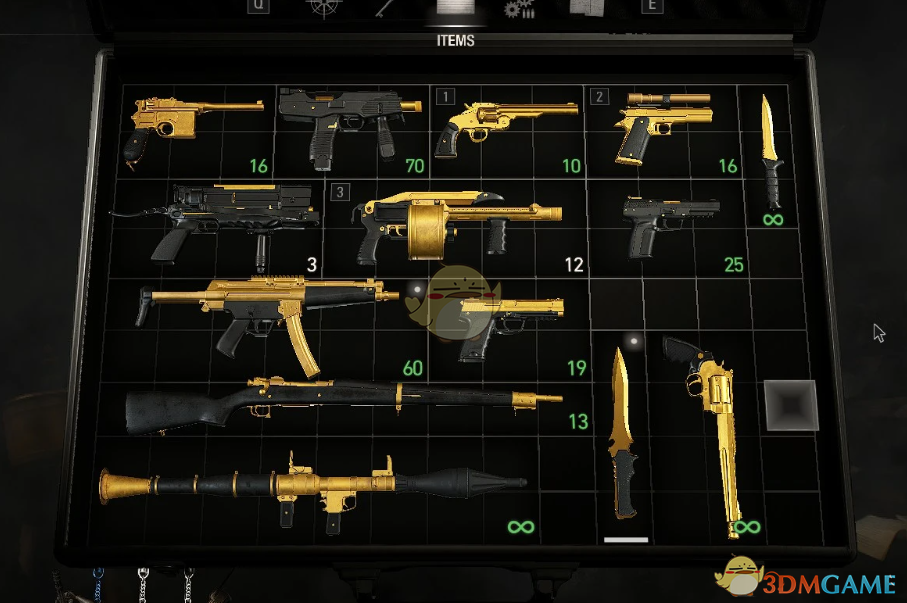Switch to the files tab
The width and height of the screenshot is (907, 603).
[588, 8]
